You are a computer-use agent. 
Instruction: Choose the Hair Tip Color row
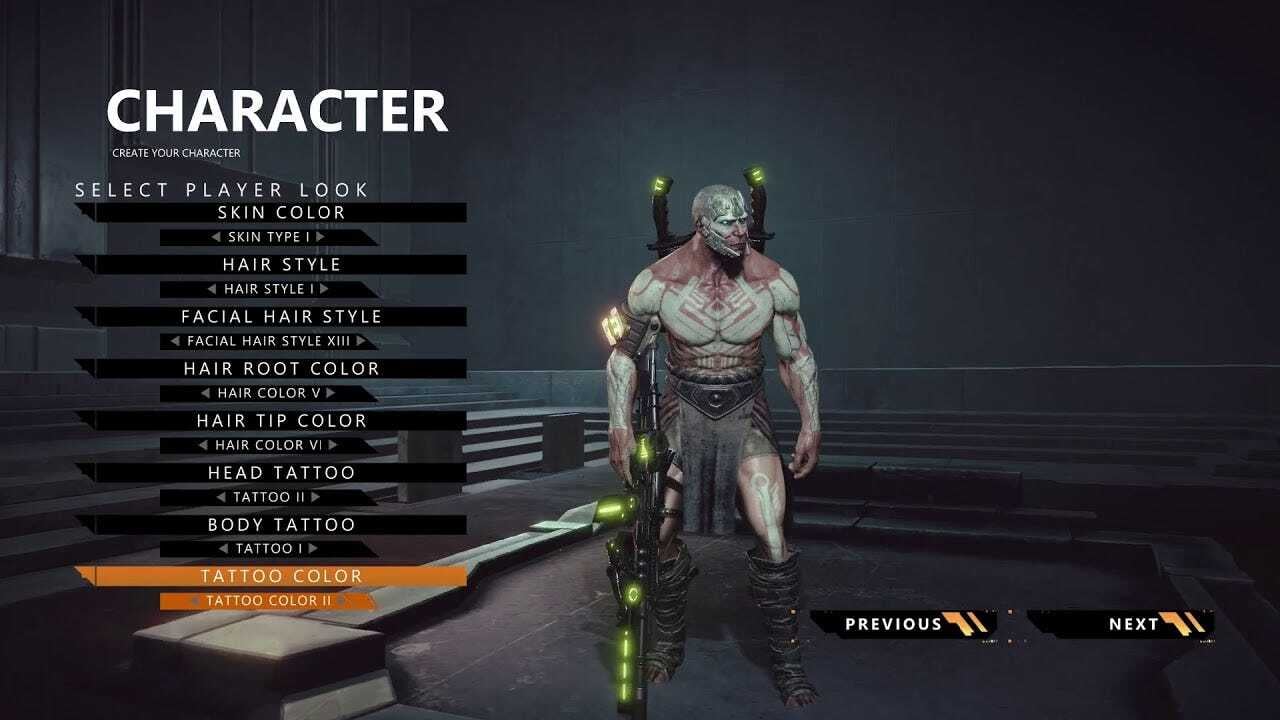click(x=280, y=421)
